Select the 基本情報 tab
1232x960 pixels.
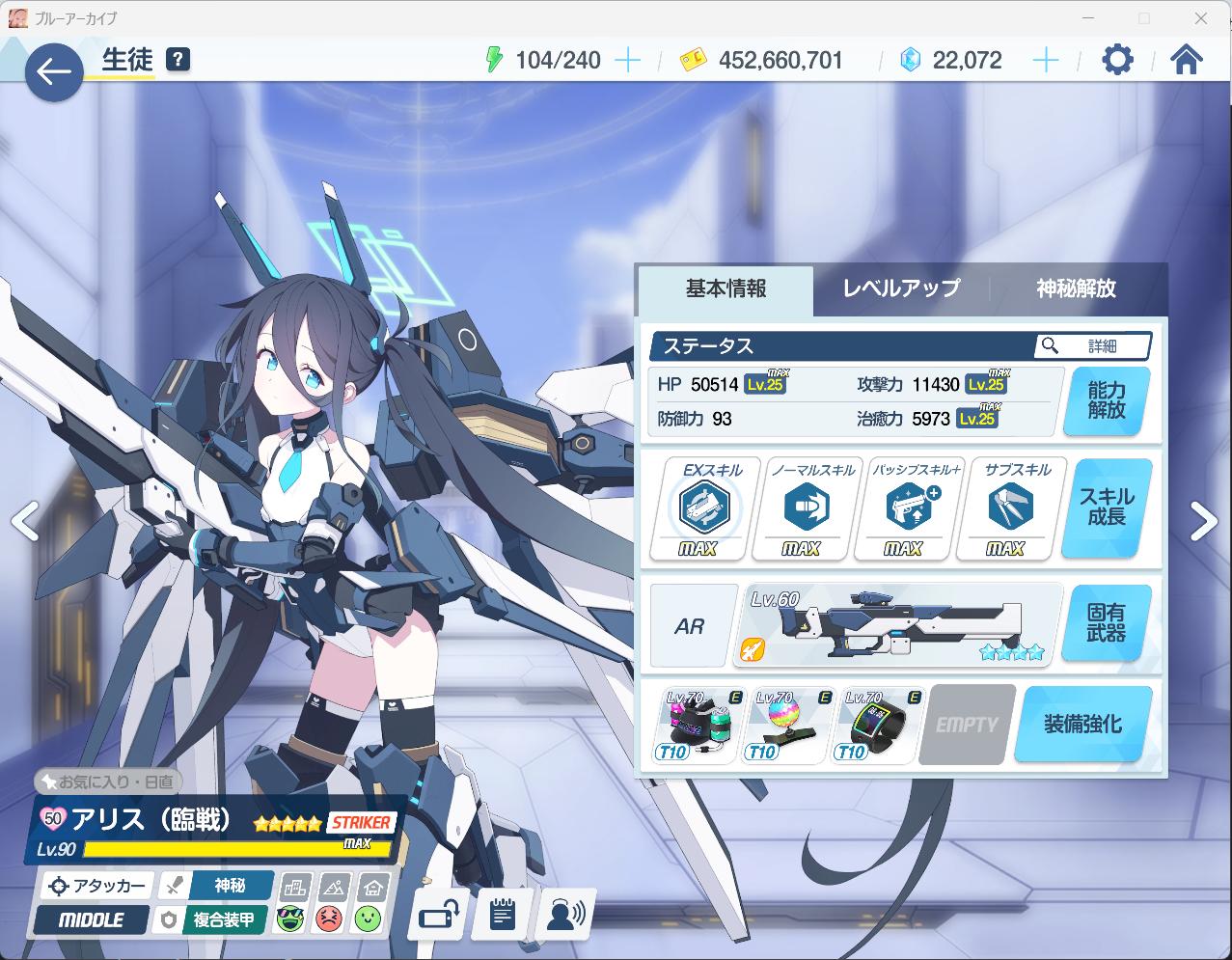click(x=726, y=288)
